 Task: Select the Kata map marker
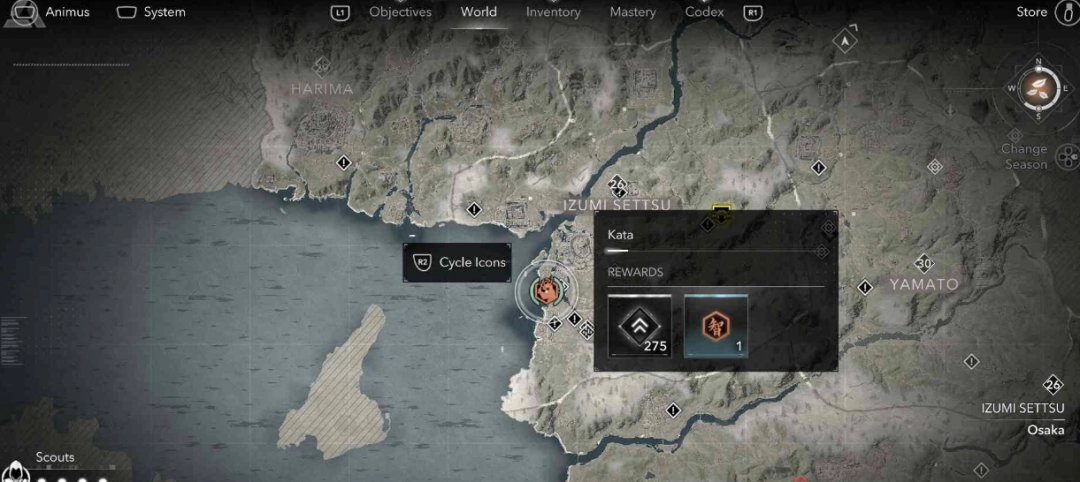(x=546, y=291)
